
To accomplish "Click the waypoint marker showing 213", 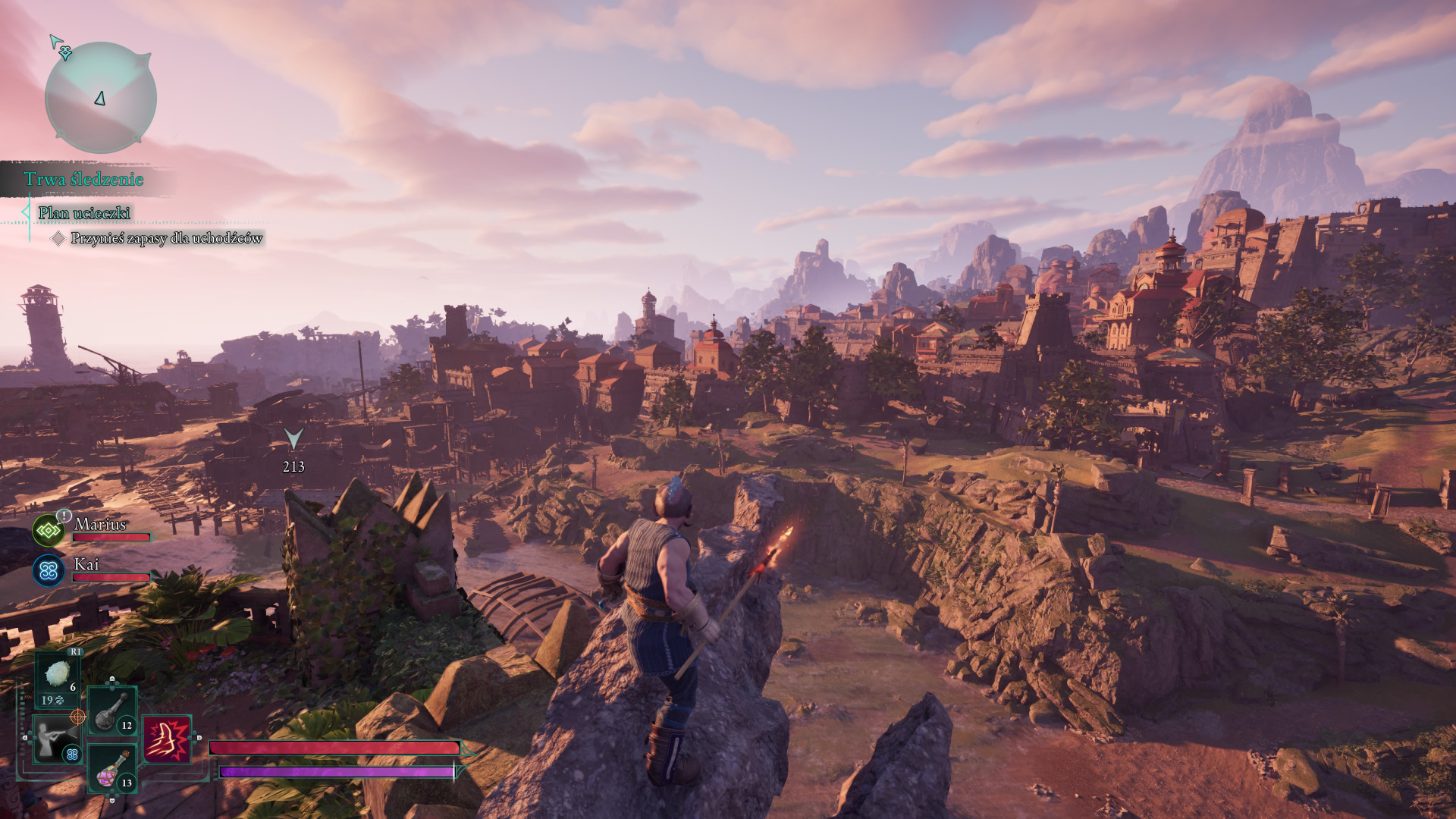I will [x=293, y=439].
